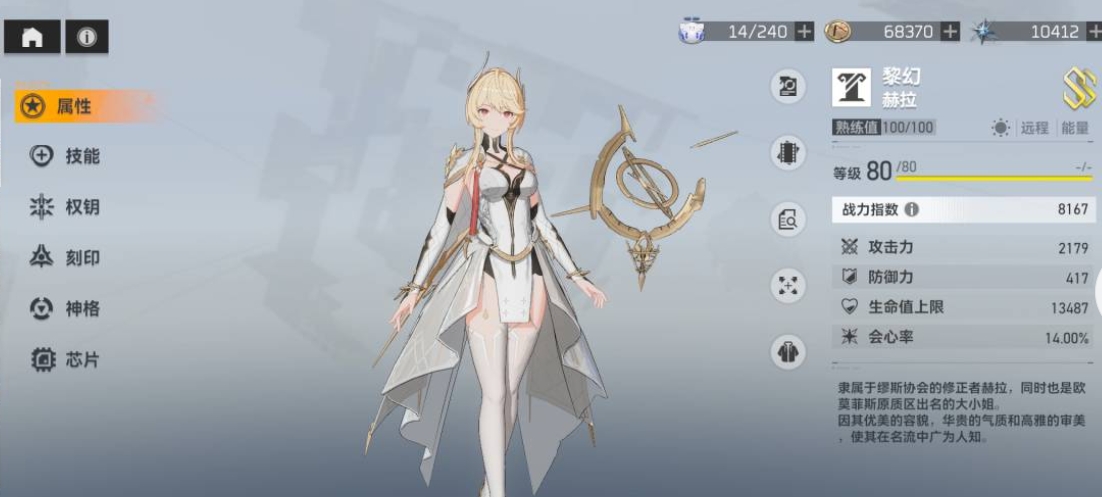The width and height of the screenshot is (1102, 497).
Task: Show details for 战力指数 info icon
Action: 911,210
